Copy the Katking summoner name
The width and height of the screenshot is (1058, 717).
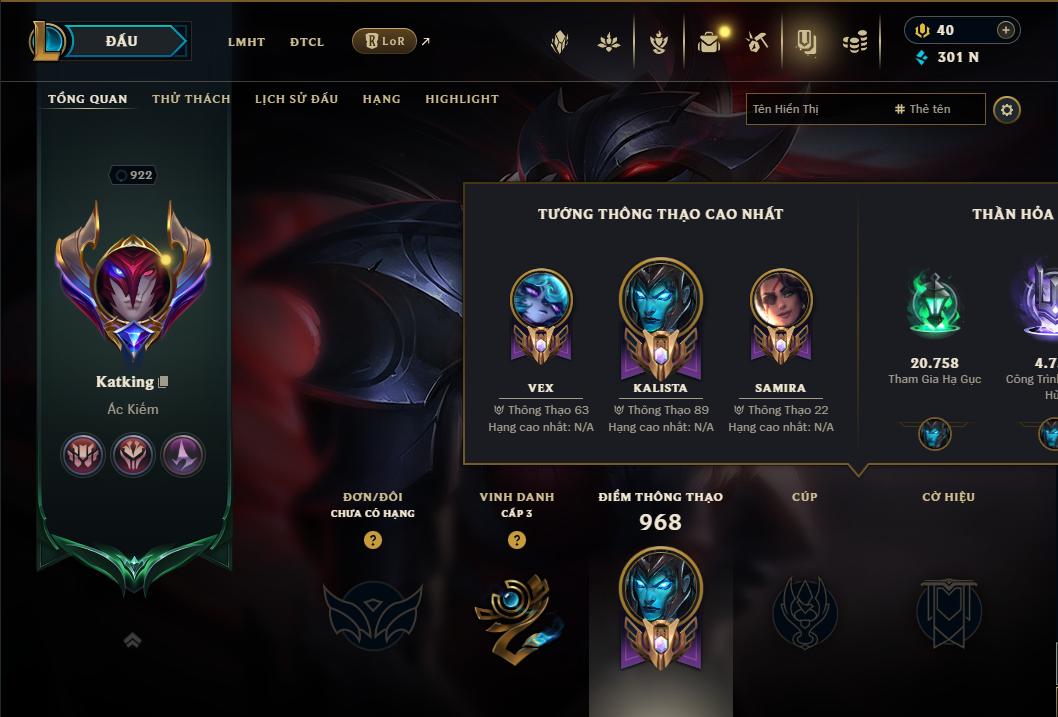click(x=164, y=382)
